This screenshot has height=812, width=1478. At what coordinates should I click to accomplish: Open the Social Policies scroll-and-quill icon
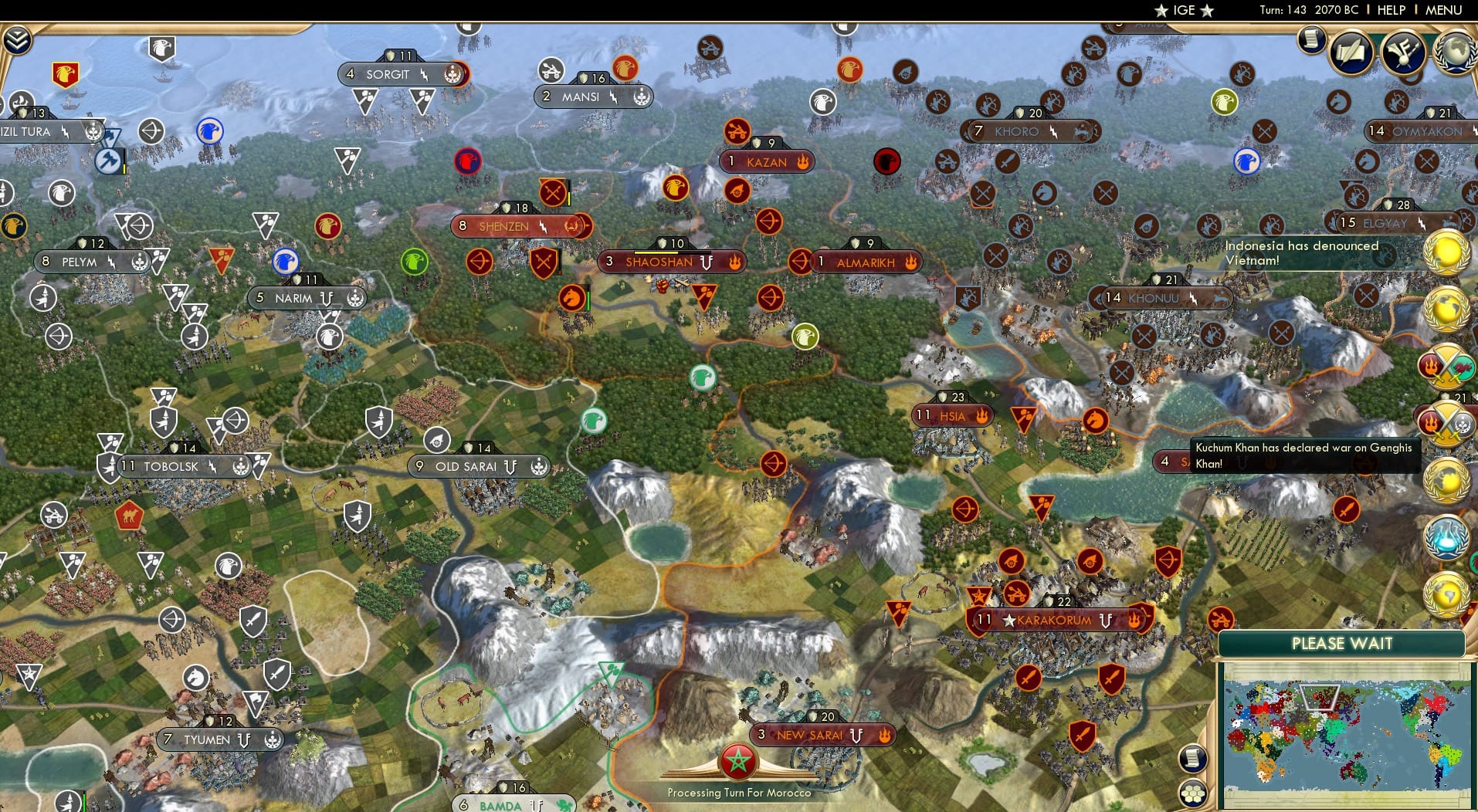pos(1352,52)
